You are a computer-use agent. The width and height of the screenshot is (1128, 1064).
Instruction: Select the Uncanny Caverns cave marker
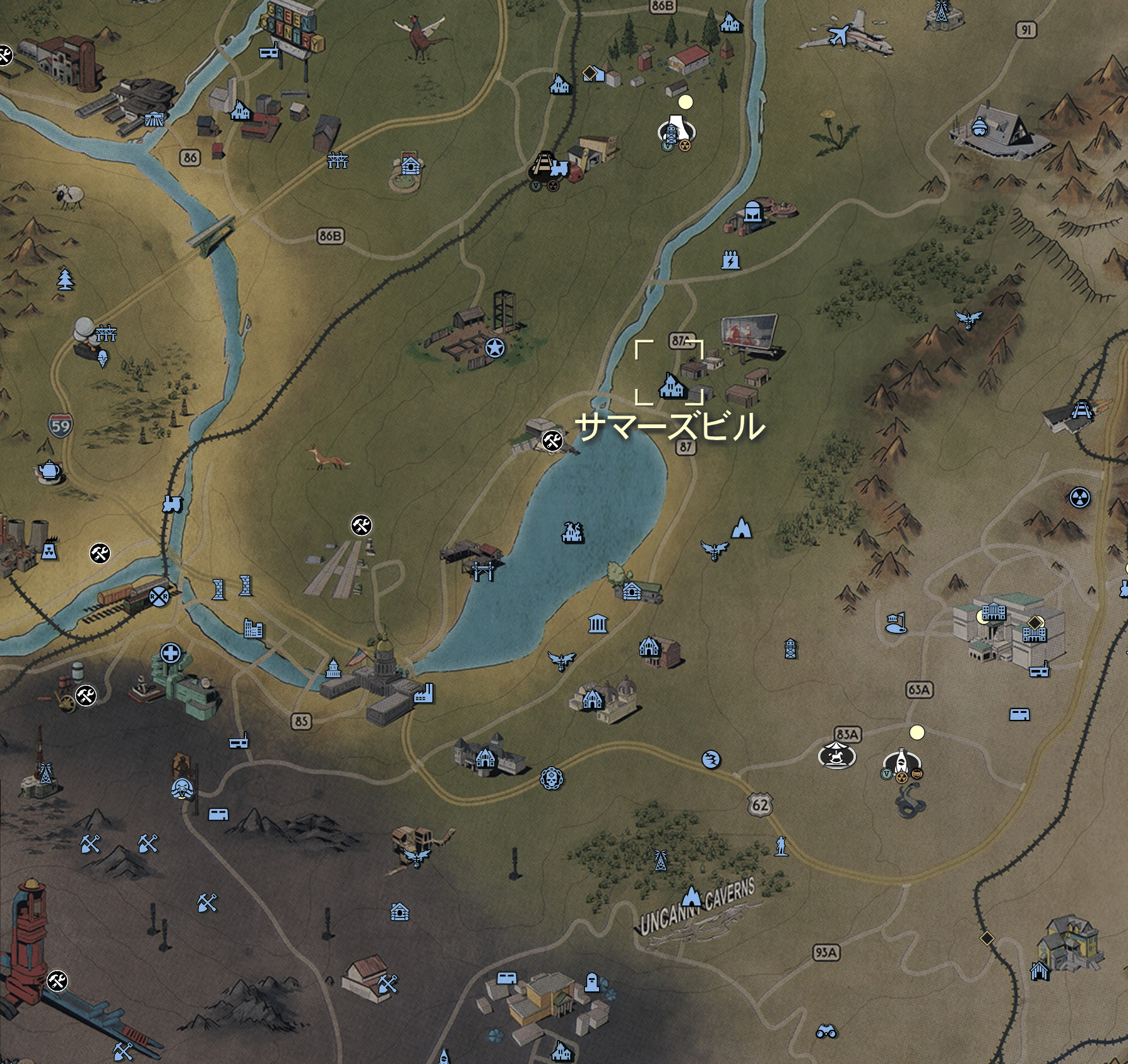[x=692, y=897]
